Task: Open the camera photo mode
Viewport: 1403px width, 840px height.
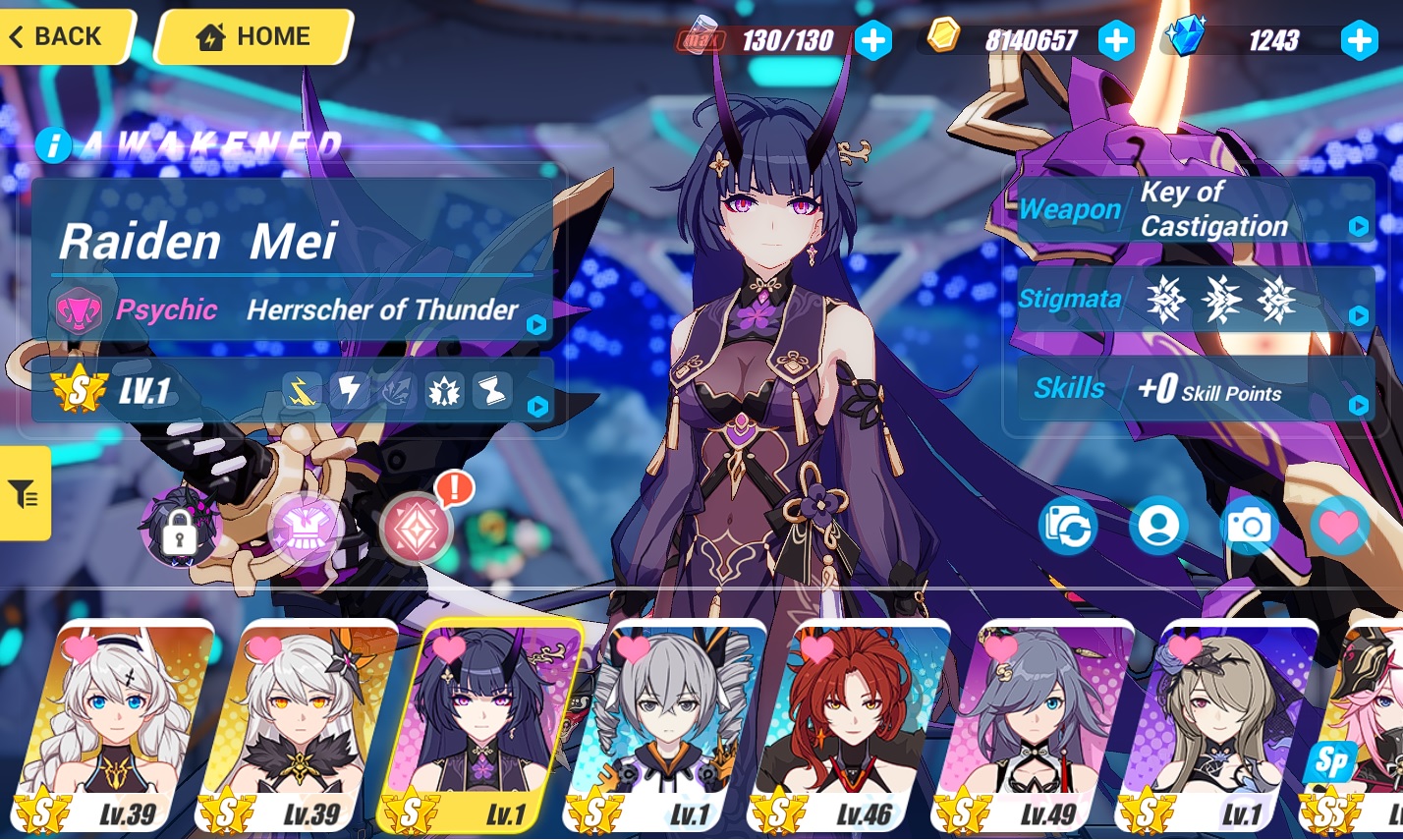Action: 1248,527
